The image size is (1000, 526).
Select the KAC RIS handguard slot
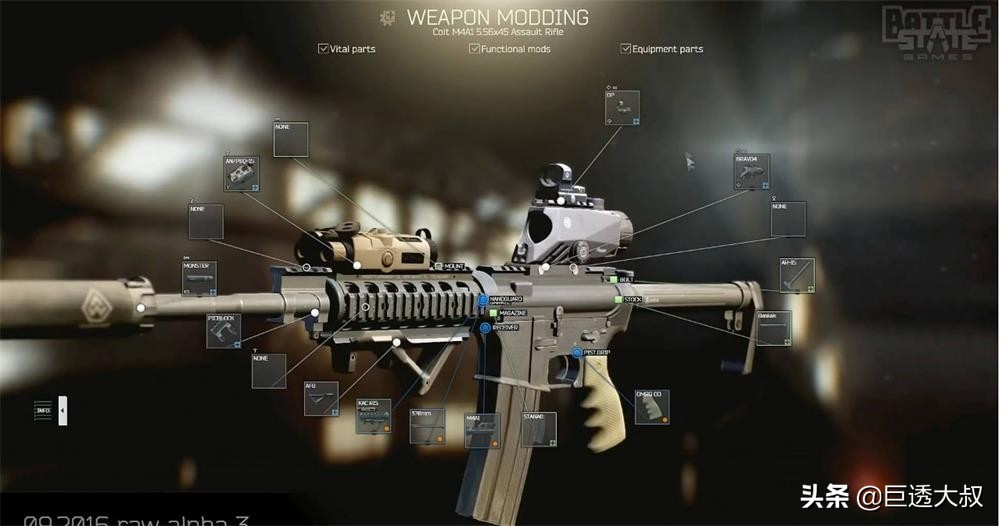click(373, 416)
